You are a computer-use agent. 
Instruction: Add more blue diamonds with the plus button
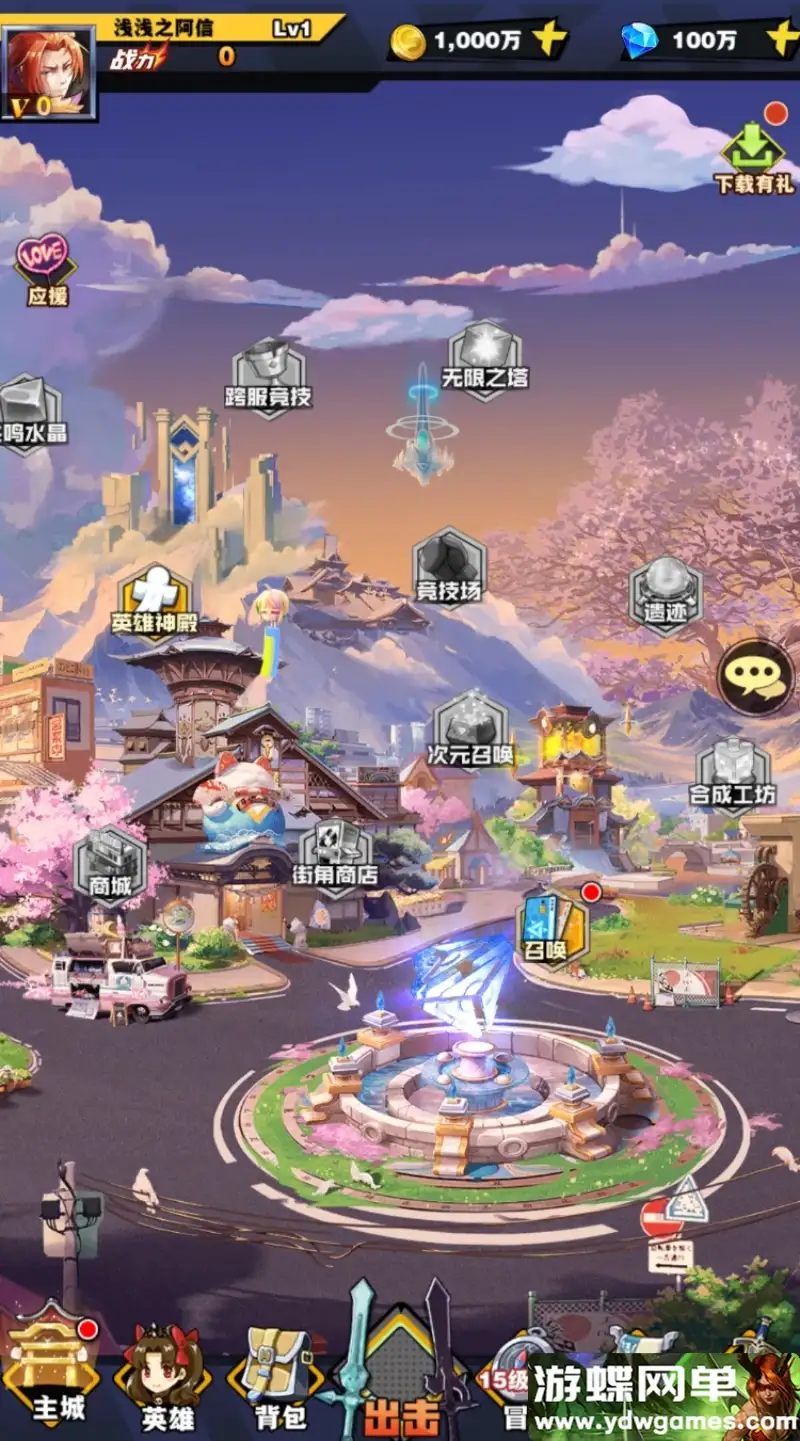click(x=781, y=39)
